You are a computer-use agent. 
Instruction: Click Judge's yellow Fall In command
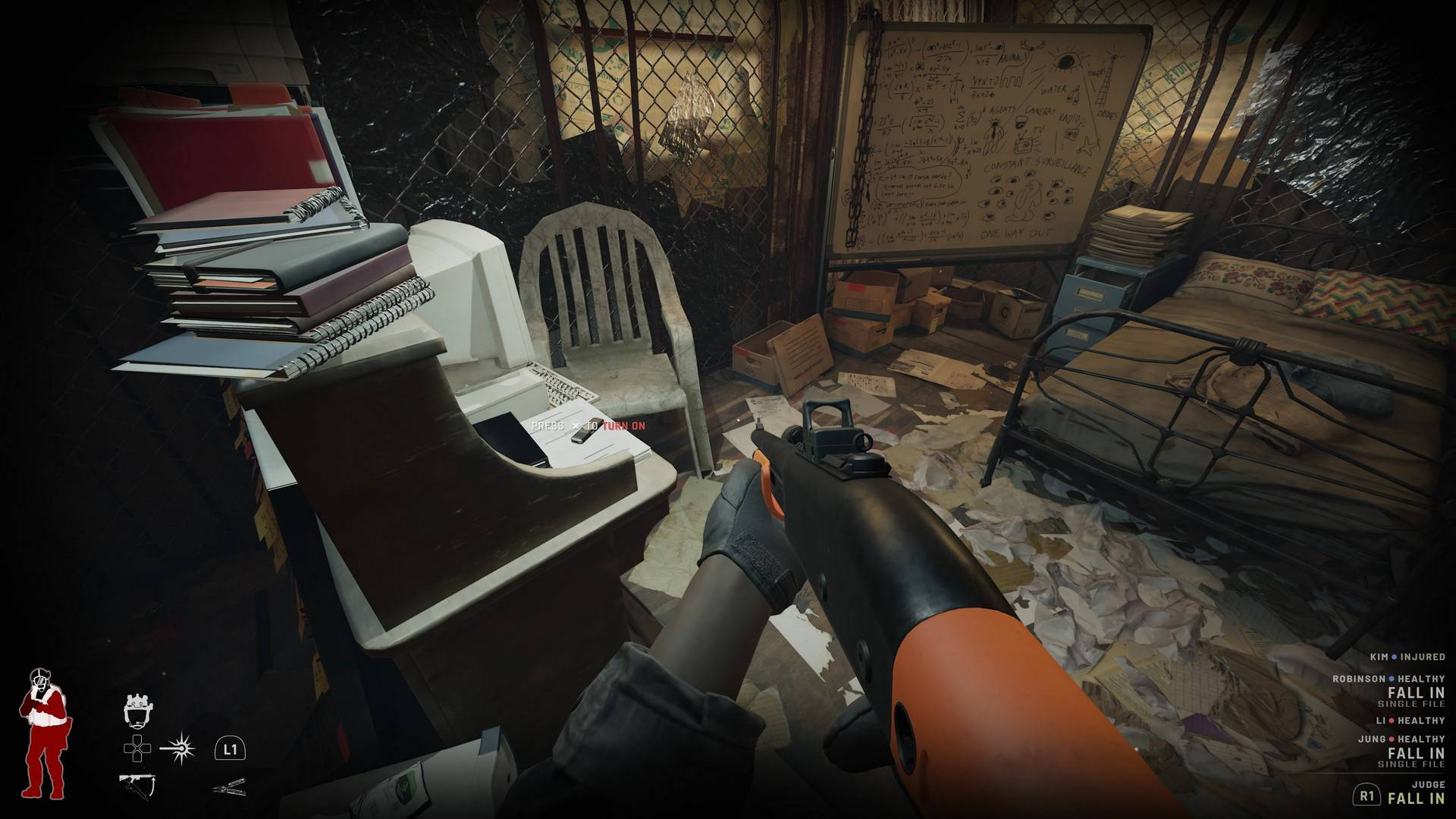tap(1416, 798)
